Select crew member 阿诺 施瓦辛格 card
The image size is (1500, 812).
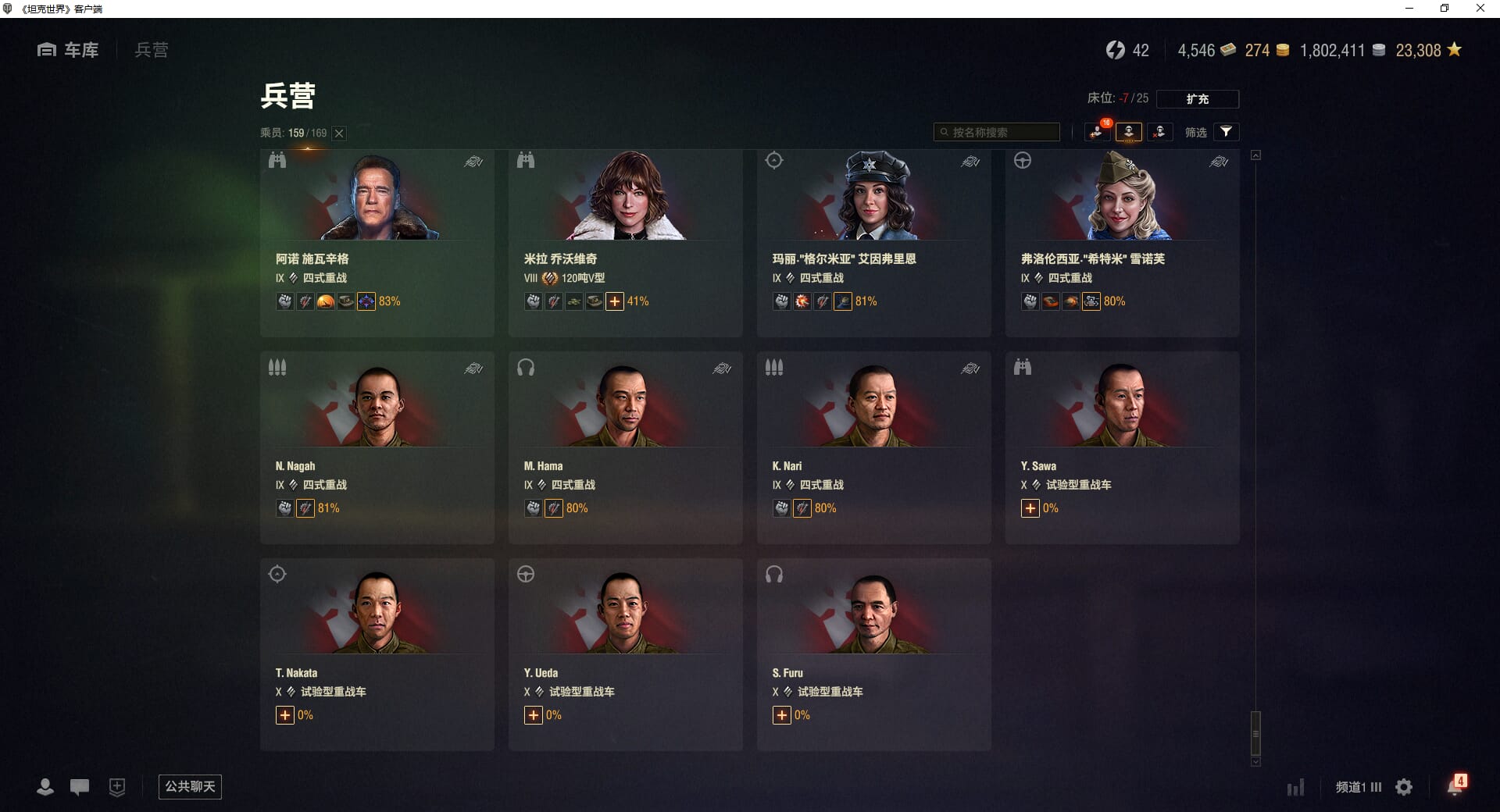click(377, 243)
